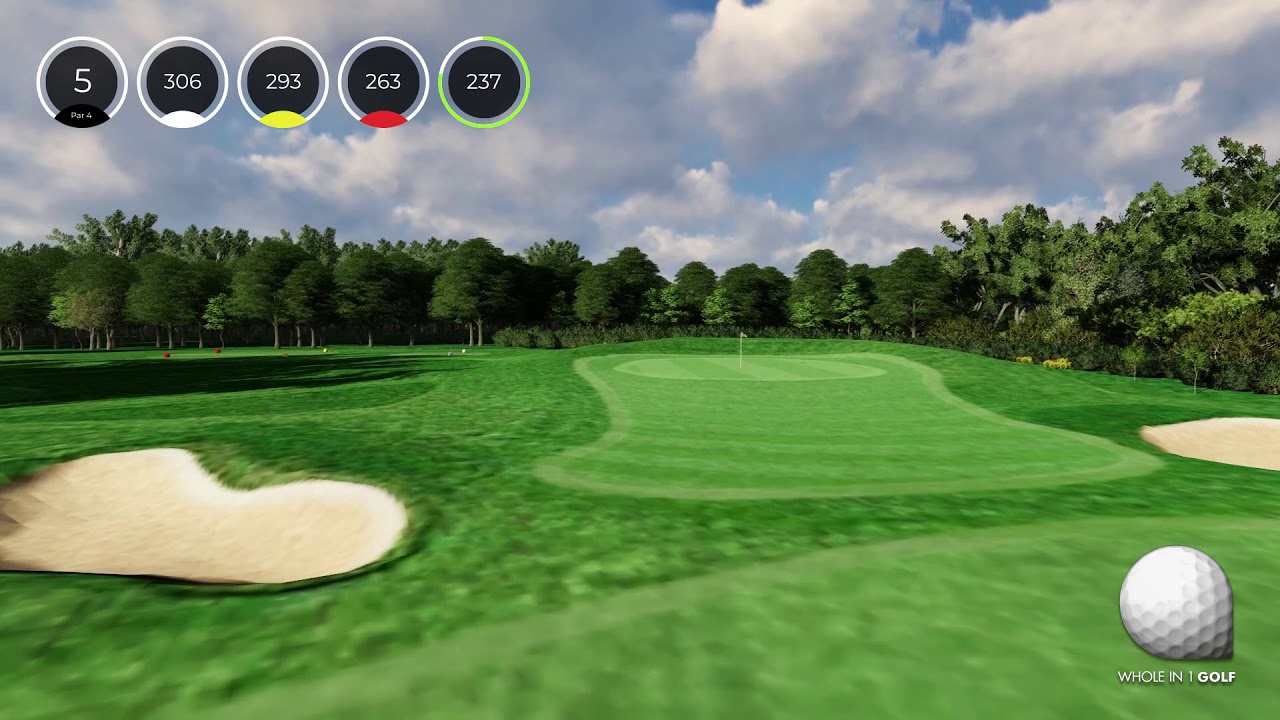Pick the red tee 263 yardage circle
Image resolution: width=1280 pixels, height=720 pixels.
click(x=383, y=82)
